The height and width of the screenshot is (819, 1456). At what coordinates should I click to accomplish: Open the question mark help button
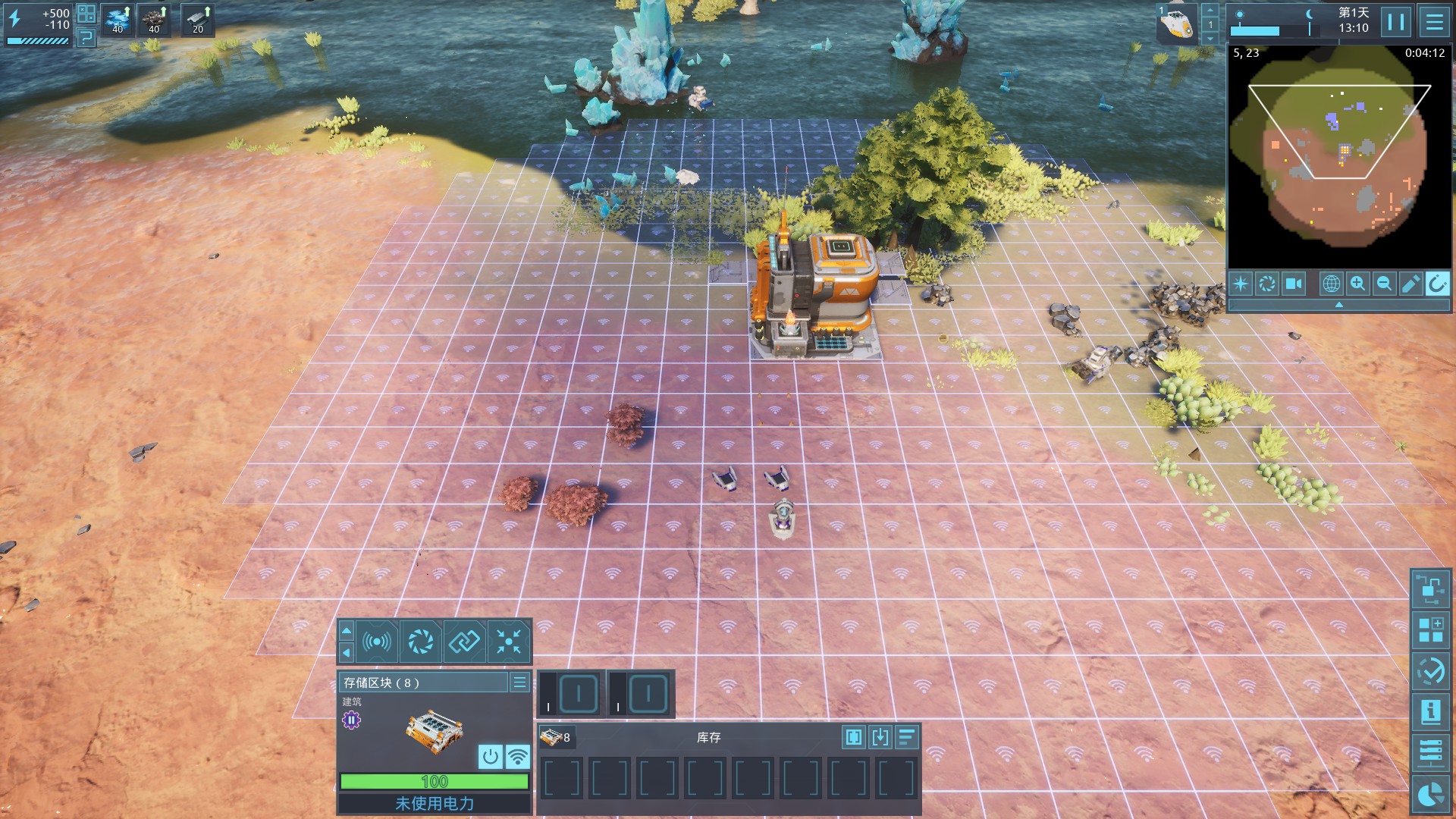86,36
